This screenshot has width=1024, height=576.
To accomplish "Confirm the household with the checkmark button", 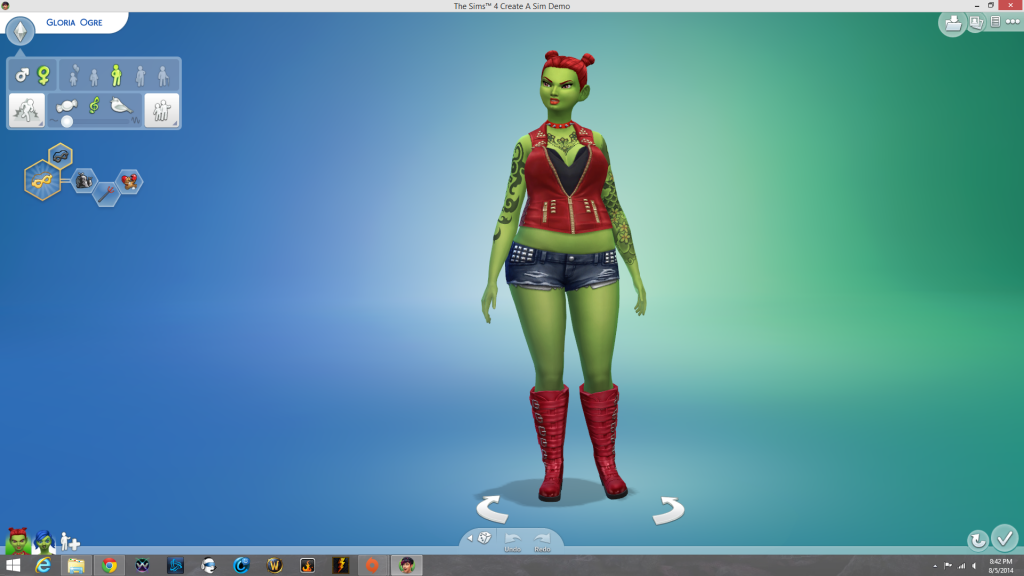I will click(1004, 538).
